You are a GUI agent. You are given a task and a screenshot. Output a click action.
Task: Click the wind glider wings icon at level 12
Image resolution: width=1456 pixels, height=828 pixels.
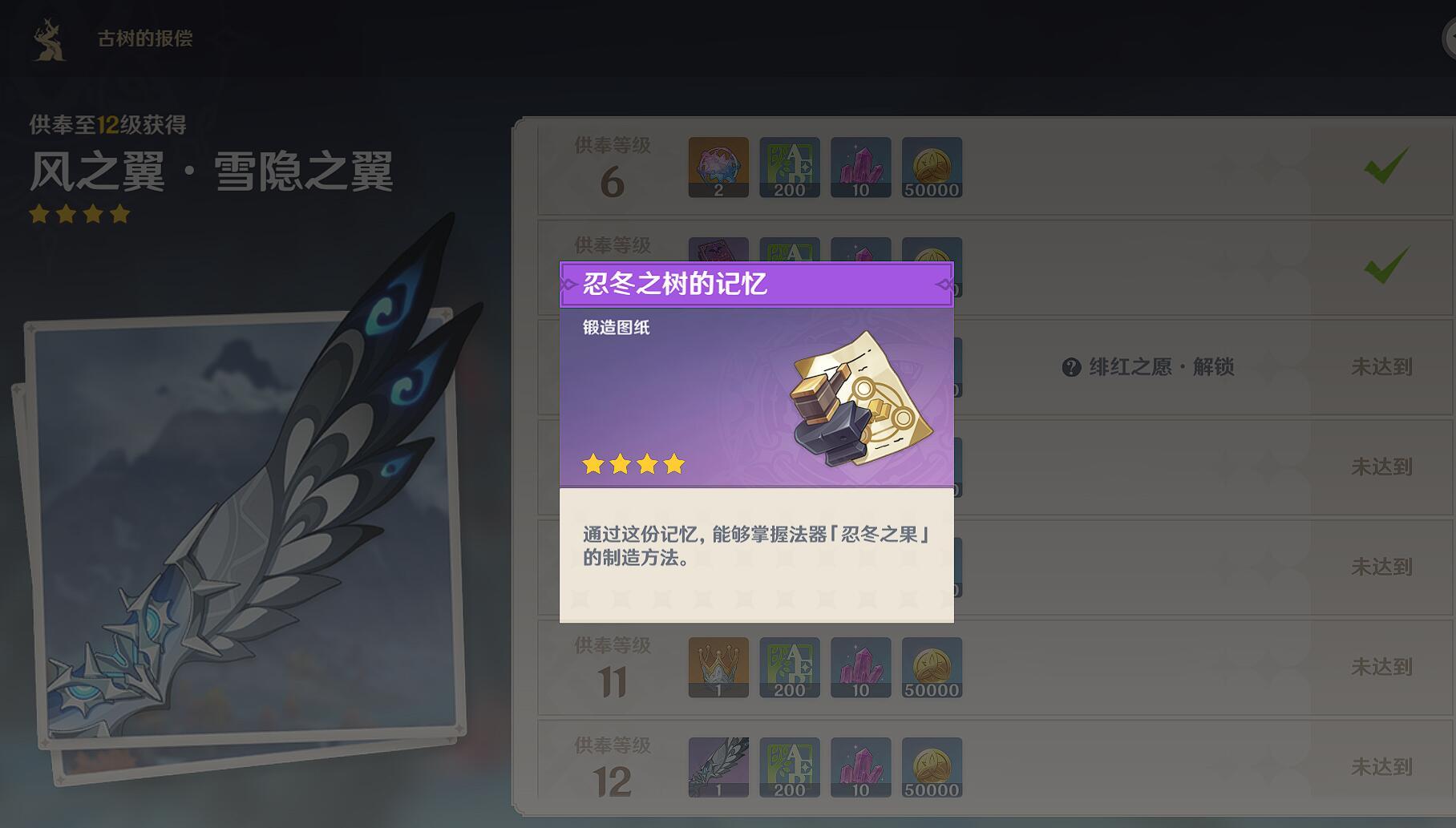(718, 768)
